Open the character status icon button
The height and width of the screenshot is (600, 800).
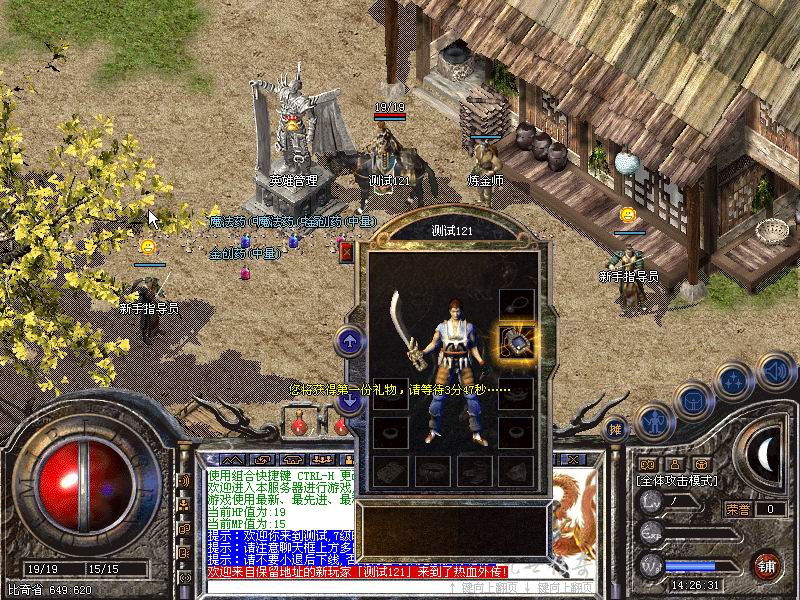click(655, 421)
